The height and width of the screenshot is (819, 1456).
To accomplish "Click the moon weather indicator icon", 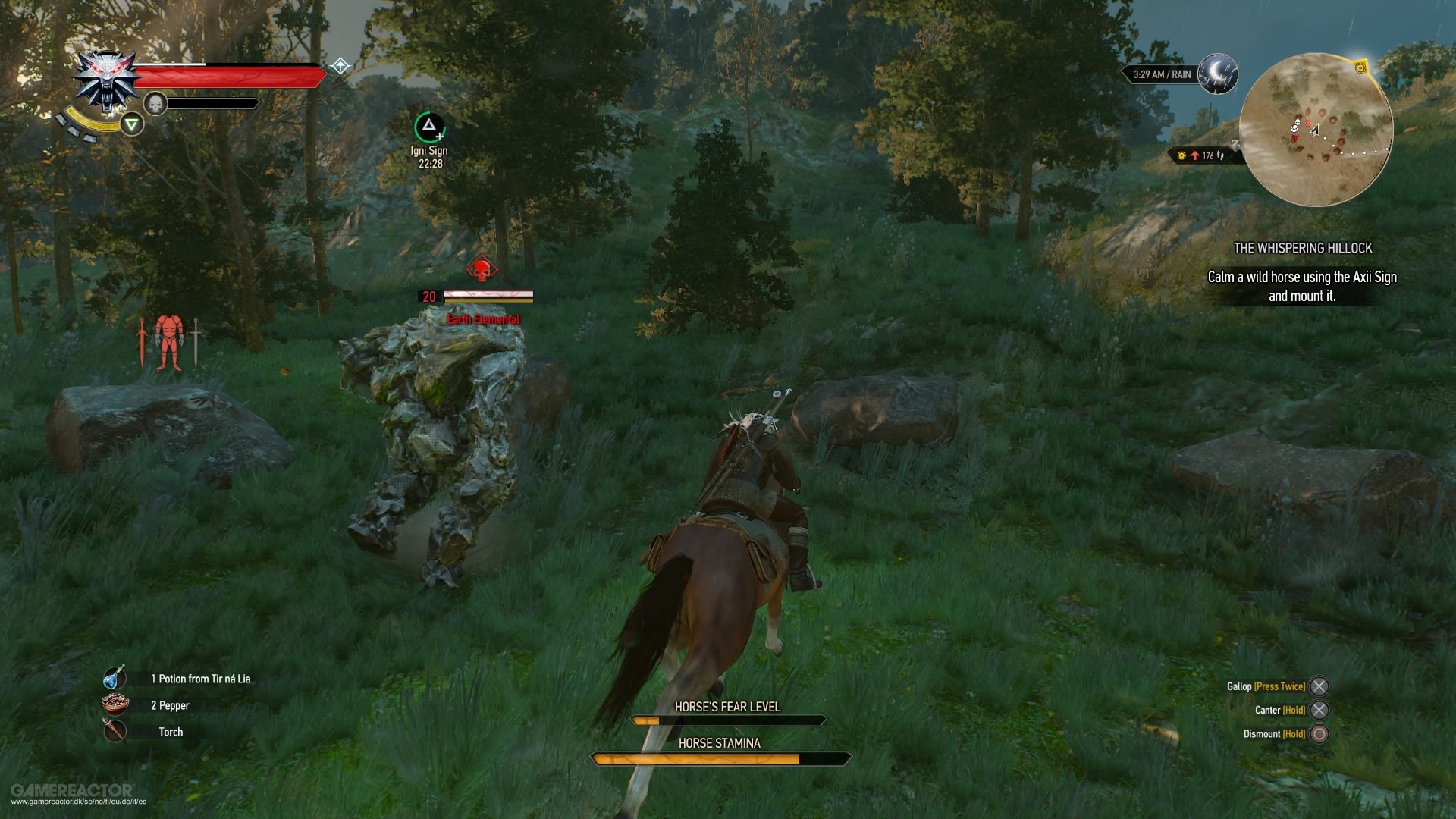I will click(x=1218, y=74).
